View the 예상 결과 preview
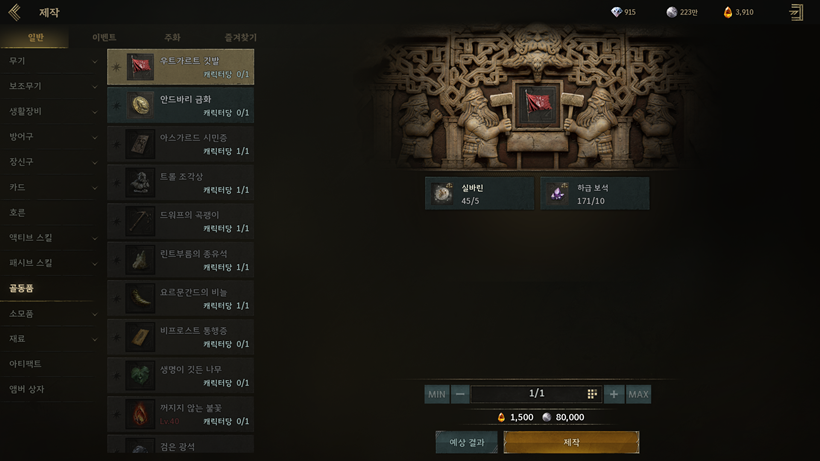Image resolution: width=820 pixels, height=461 pixels. (x=466, y=442)
